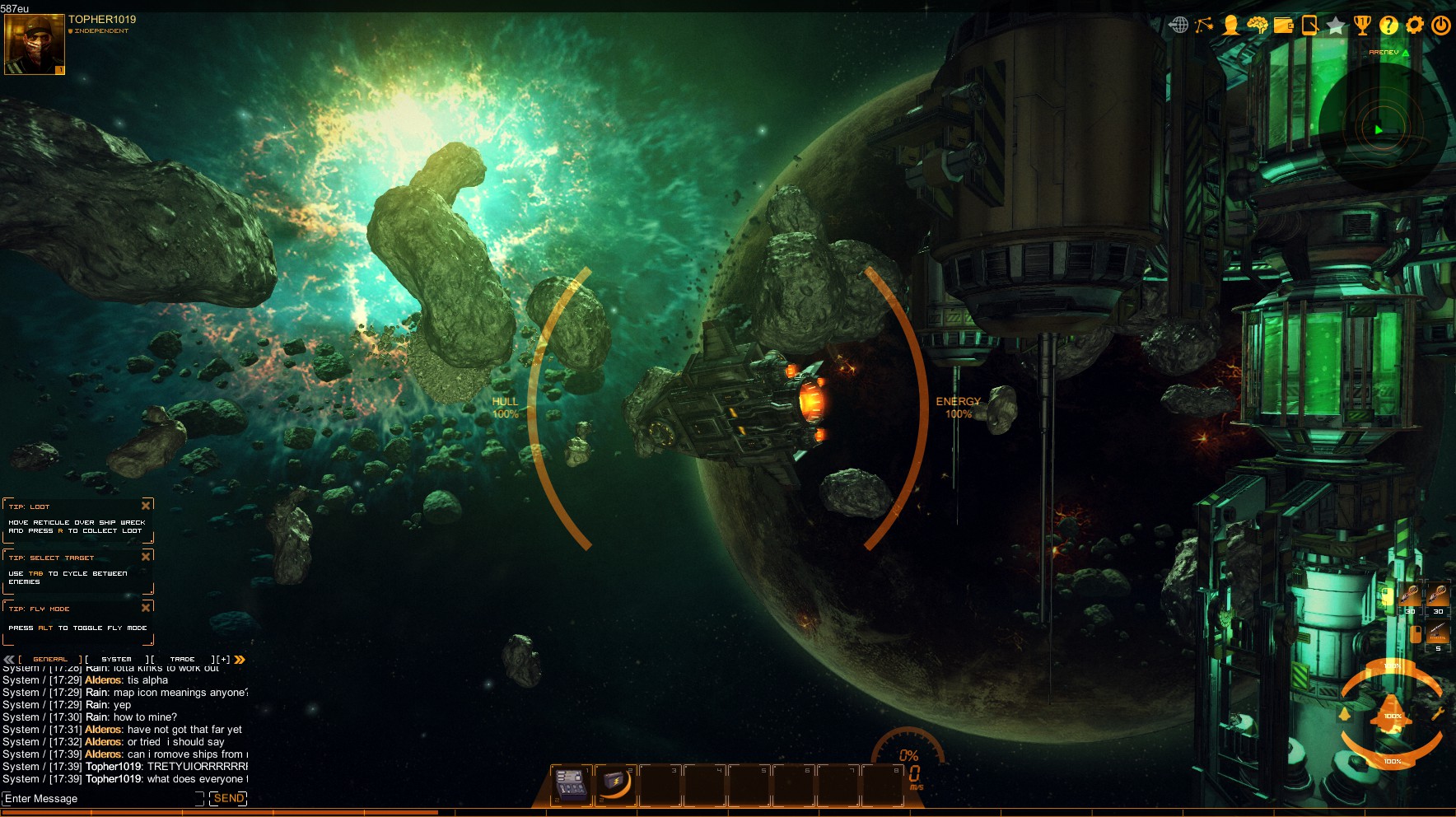The height and width of the screenshot is (817, 1456).
Task: Focus the Enter Message chat field
Action: pyautogui.click(x=99, y=798)
